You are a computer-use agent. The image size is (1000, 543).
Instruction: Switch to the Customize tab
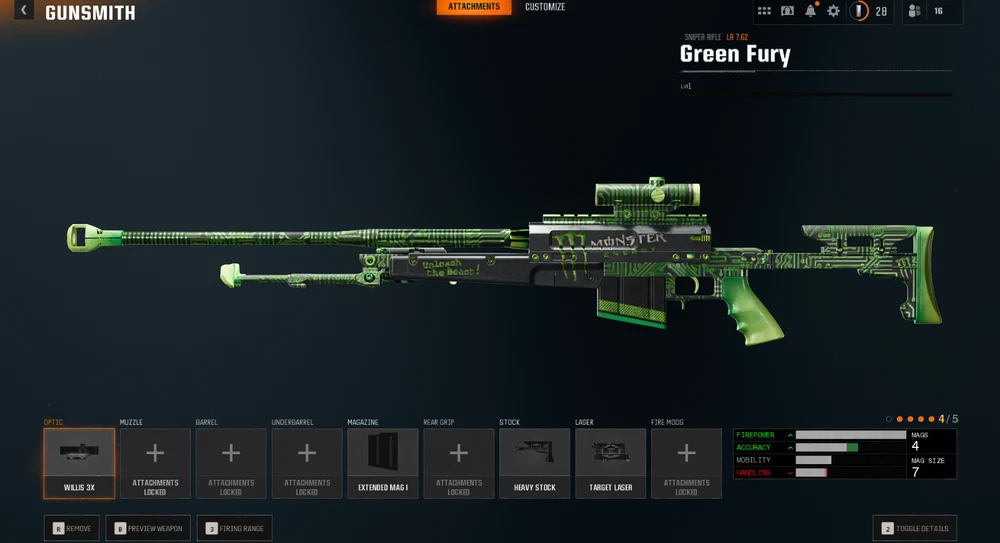point(545,7)
